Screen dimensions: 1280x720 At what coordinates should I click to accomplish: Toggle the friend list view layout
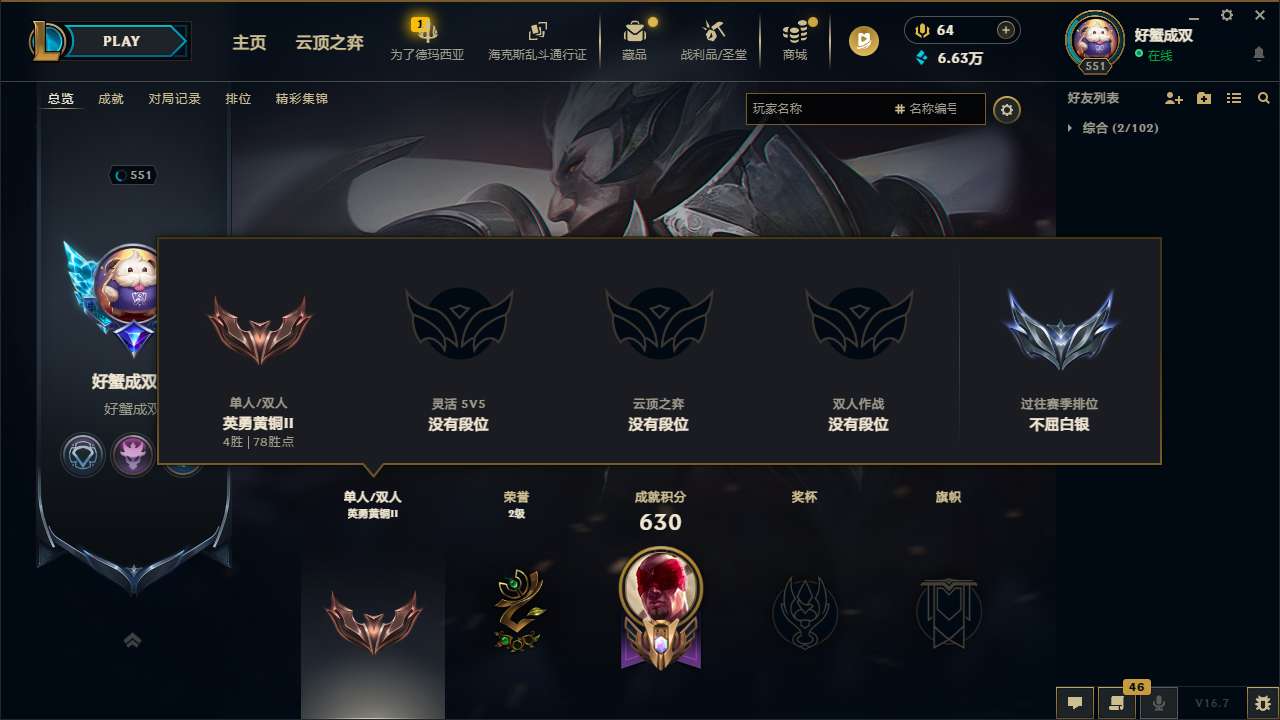(1234, 98)
